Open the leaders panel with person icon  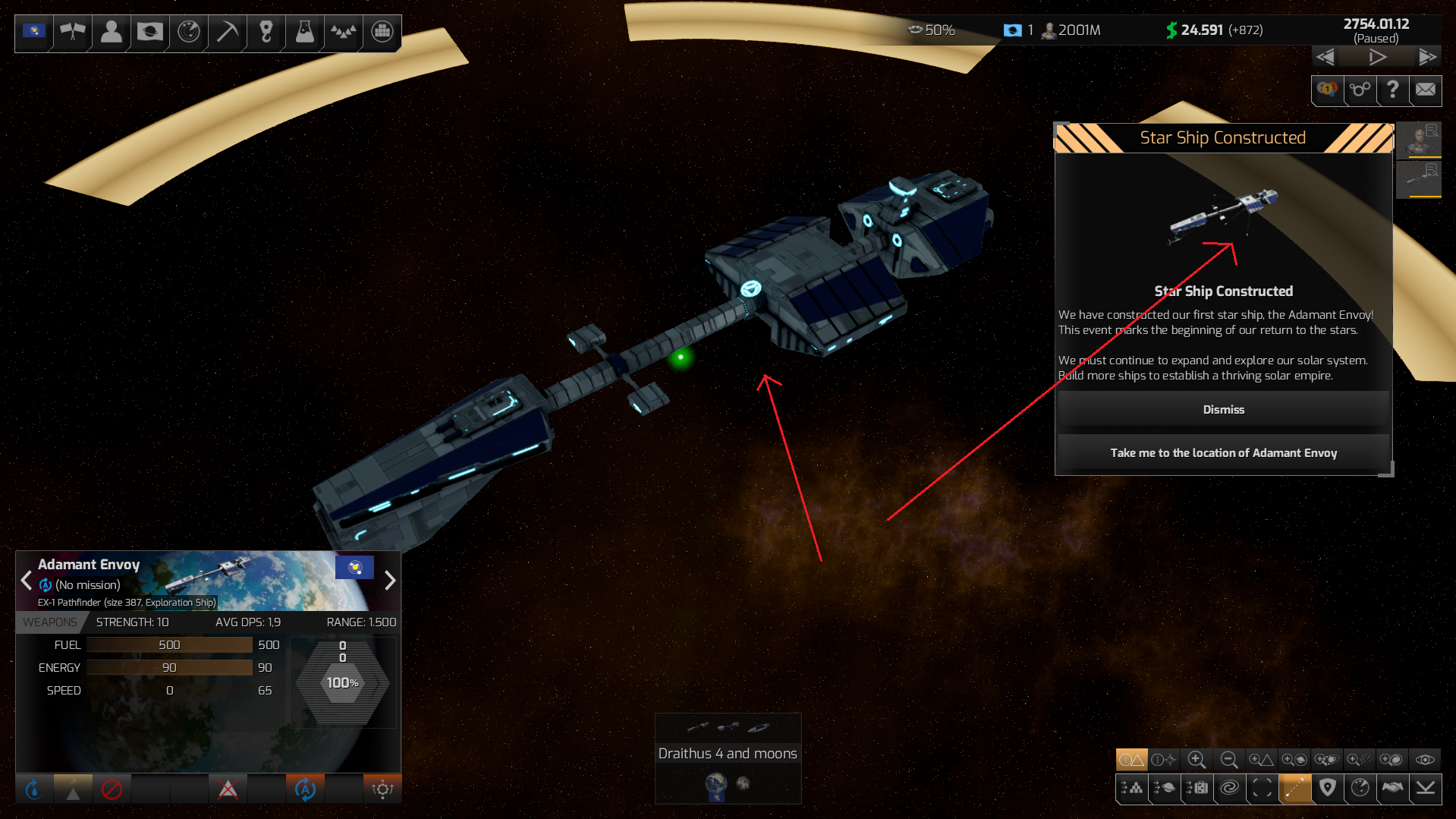click(111, 33)
